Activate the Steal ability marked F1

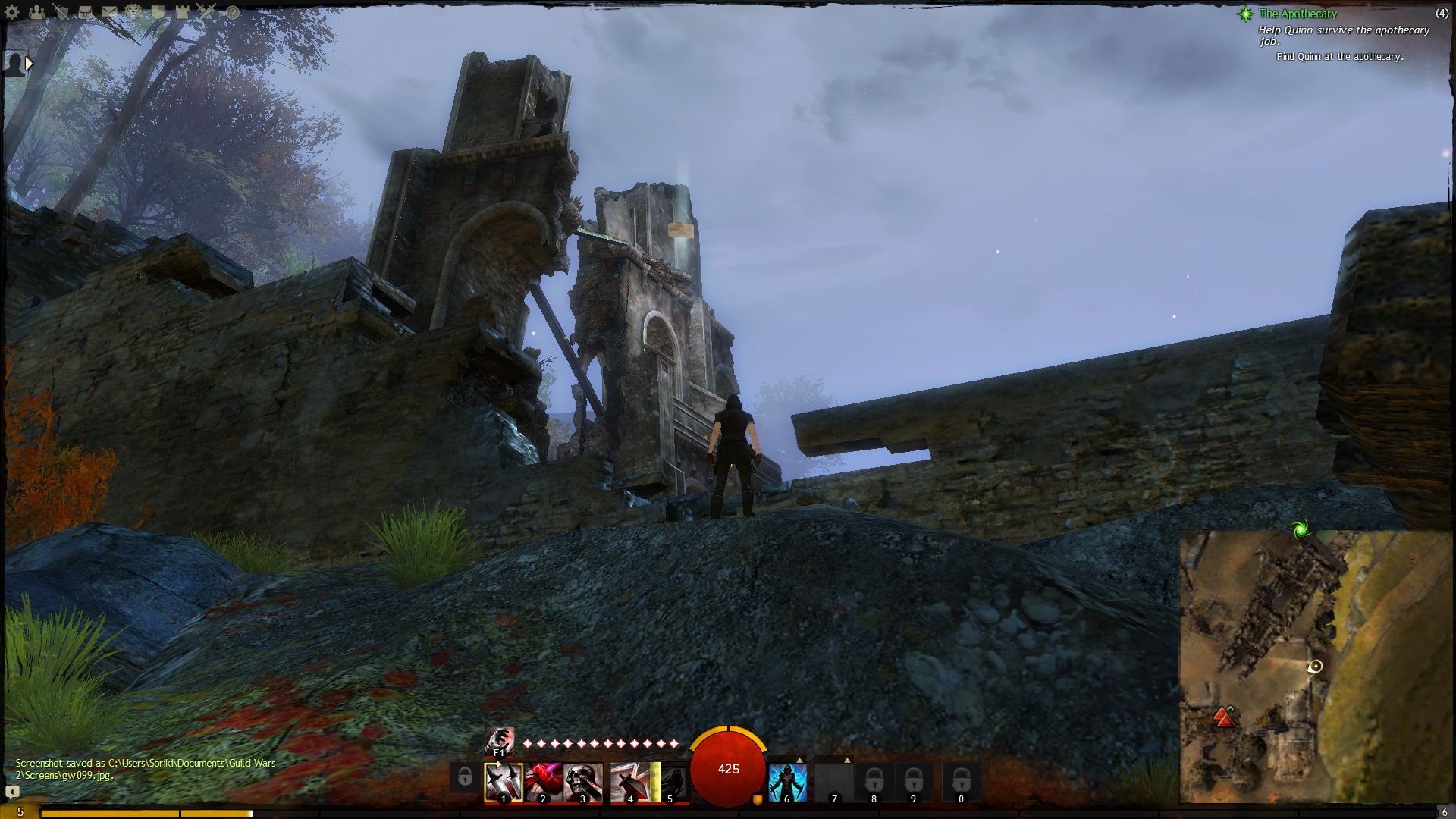[x=499, y=741]
